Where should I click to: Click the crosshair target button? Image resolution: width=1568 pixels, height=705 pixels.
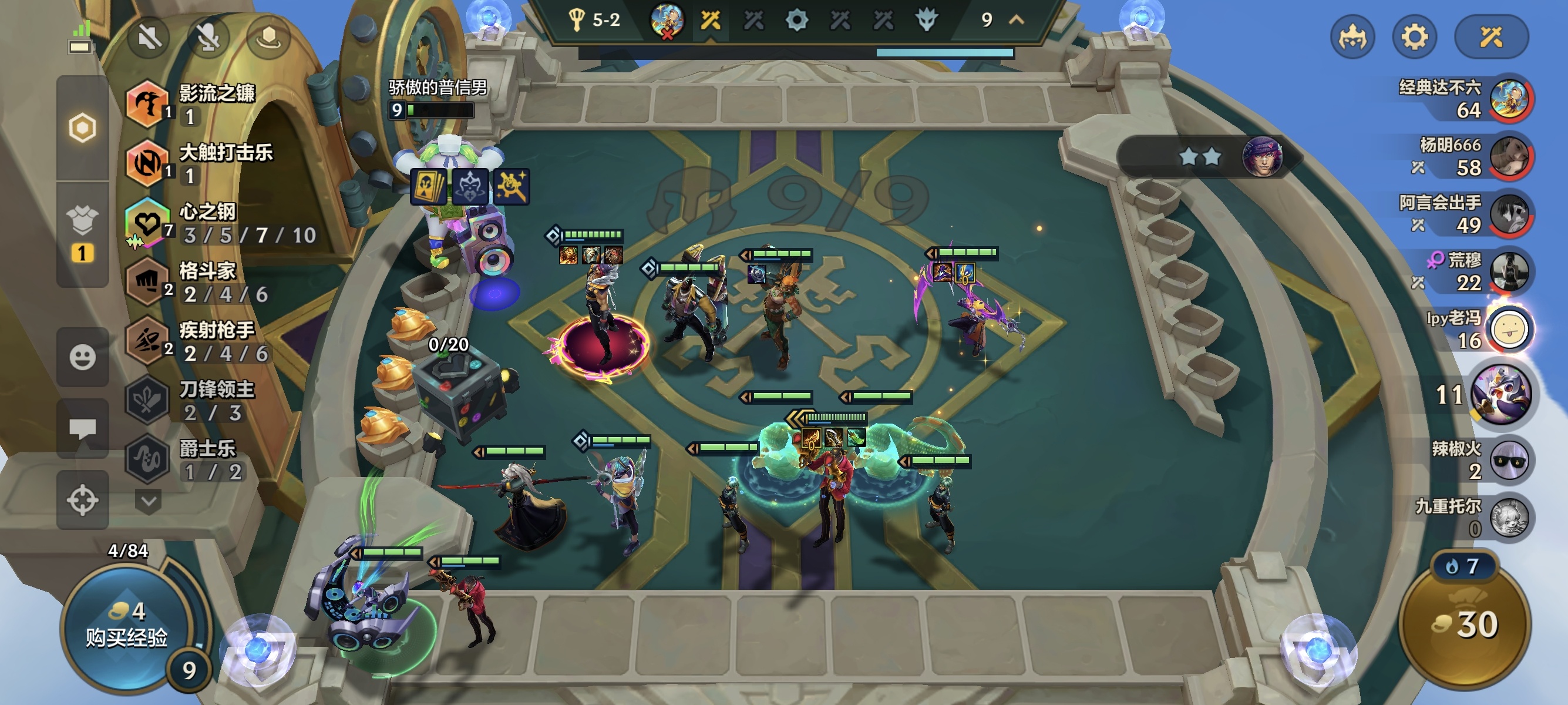pyautogui.click(x=82, y=501)
